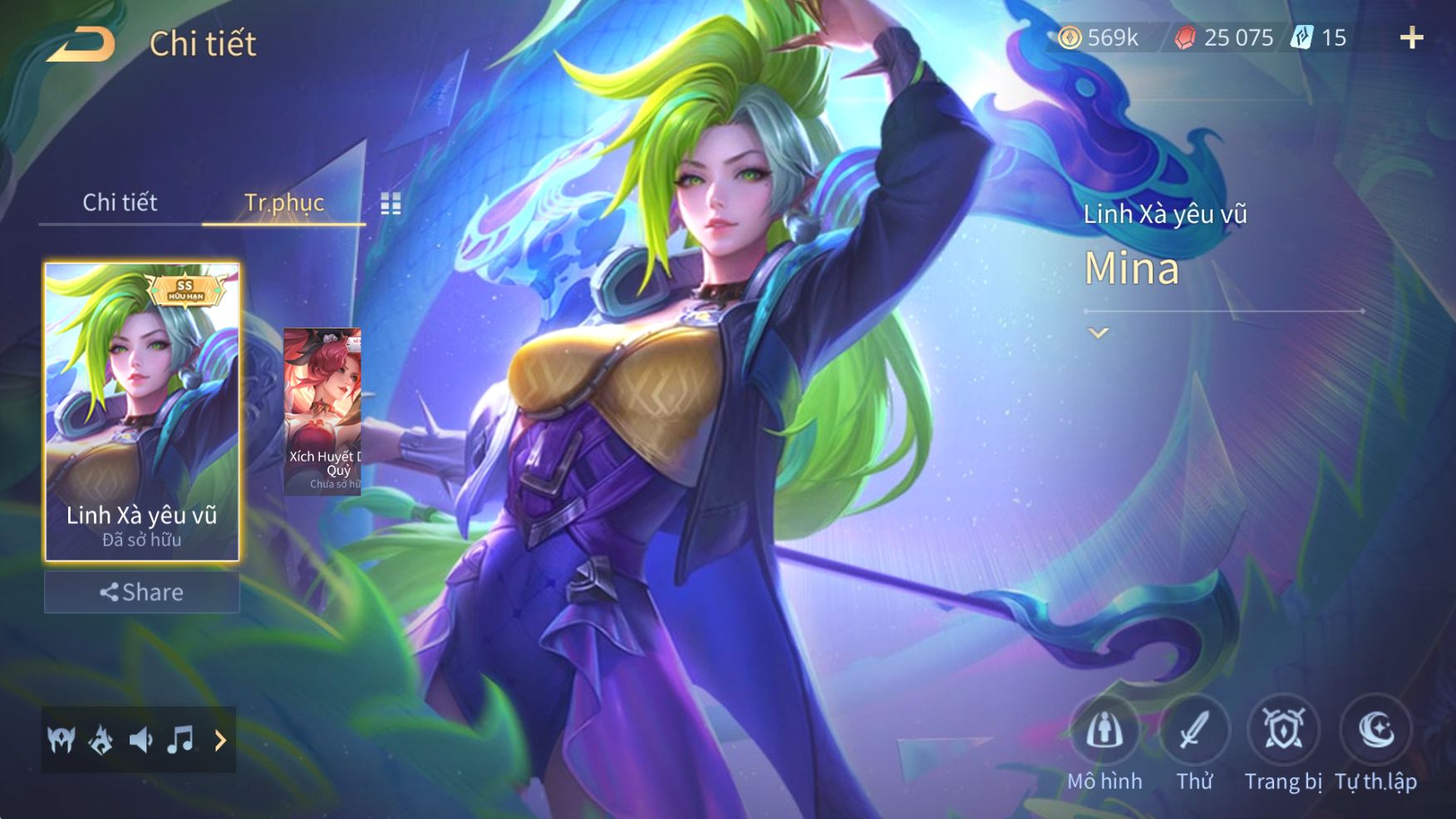Expand the effects bar with the arrow
The height and width of the screenshot is (819, 1456).
click(x=220, y=740)
